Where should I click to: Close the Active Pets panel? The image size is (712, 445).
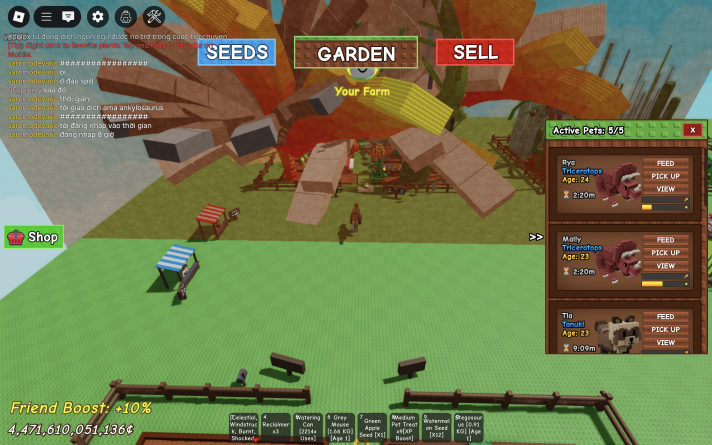click(x=692, y=130)
